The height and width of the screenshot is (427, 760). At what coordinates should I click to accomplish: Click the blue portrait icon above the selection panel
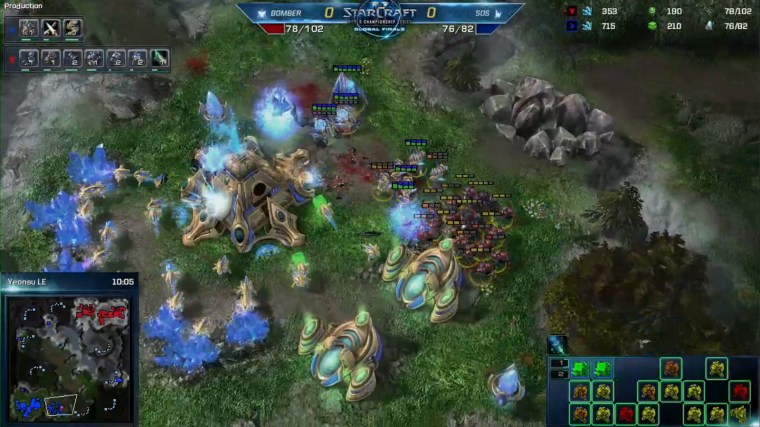coord(558,345)
